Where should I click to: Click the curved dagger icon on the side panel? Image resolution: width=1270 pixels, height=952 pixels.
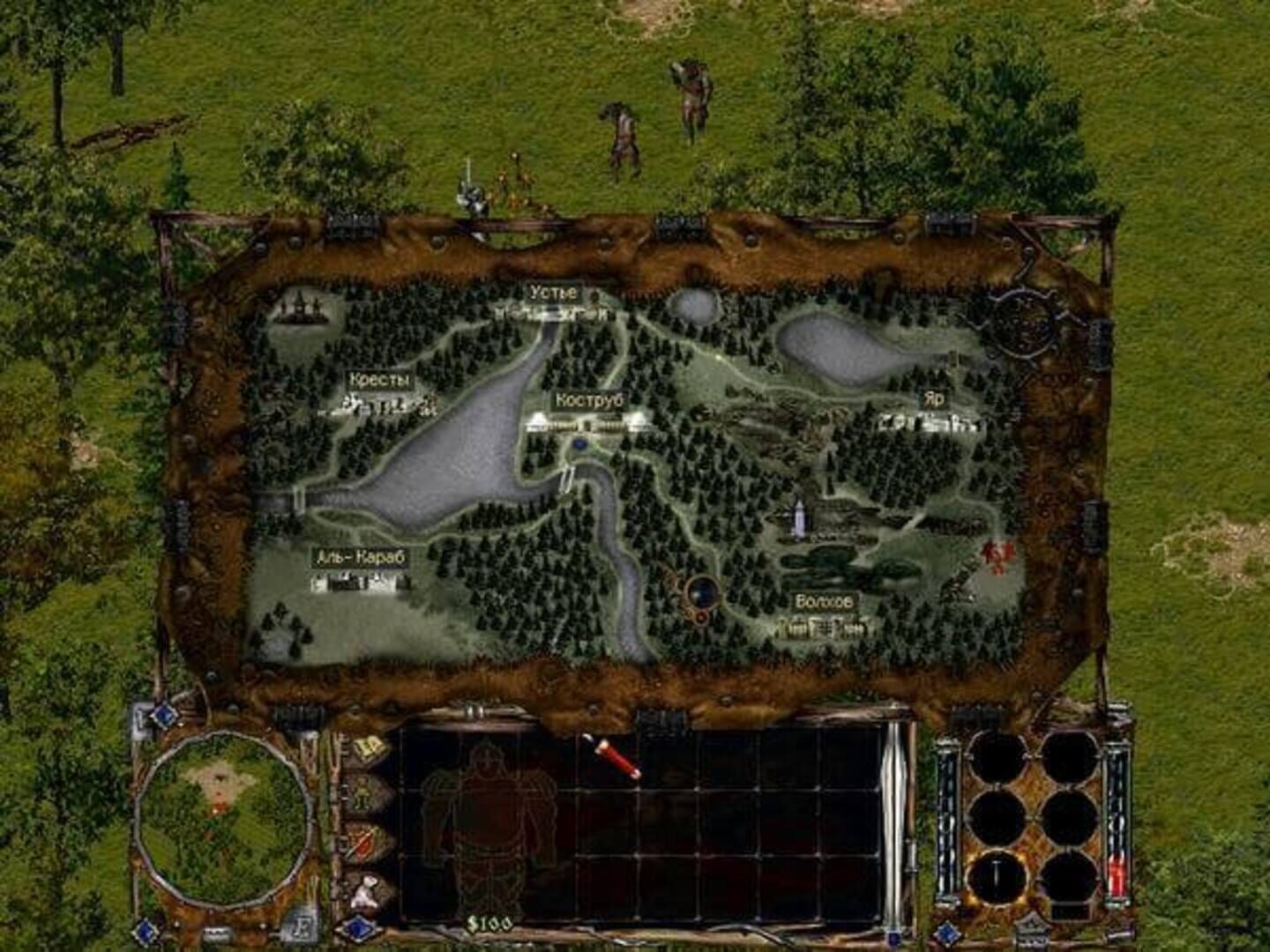point(362,842)
